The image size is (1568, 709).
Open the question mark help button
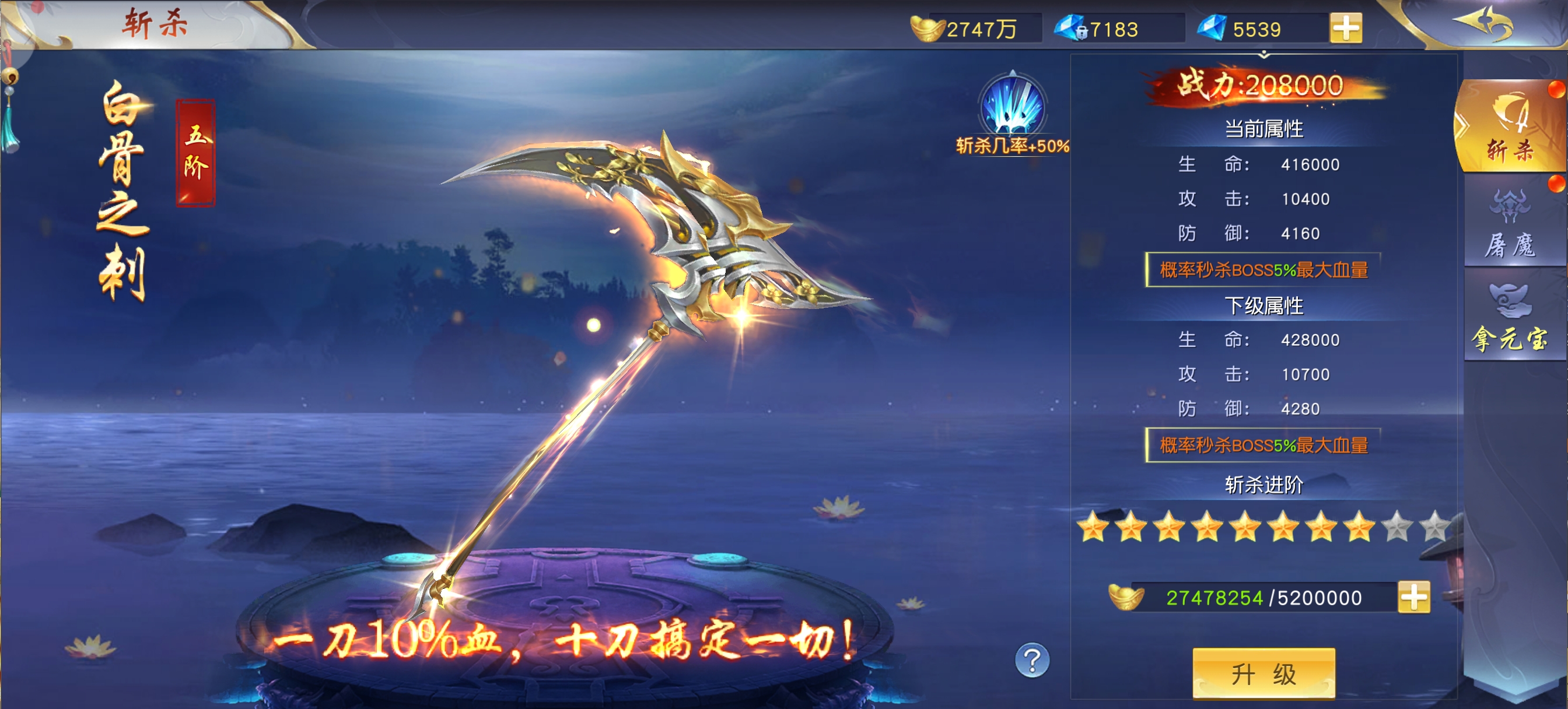[1032, 660]
